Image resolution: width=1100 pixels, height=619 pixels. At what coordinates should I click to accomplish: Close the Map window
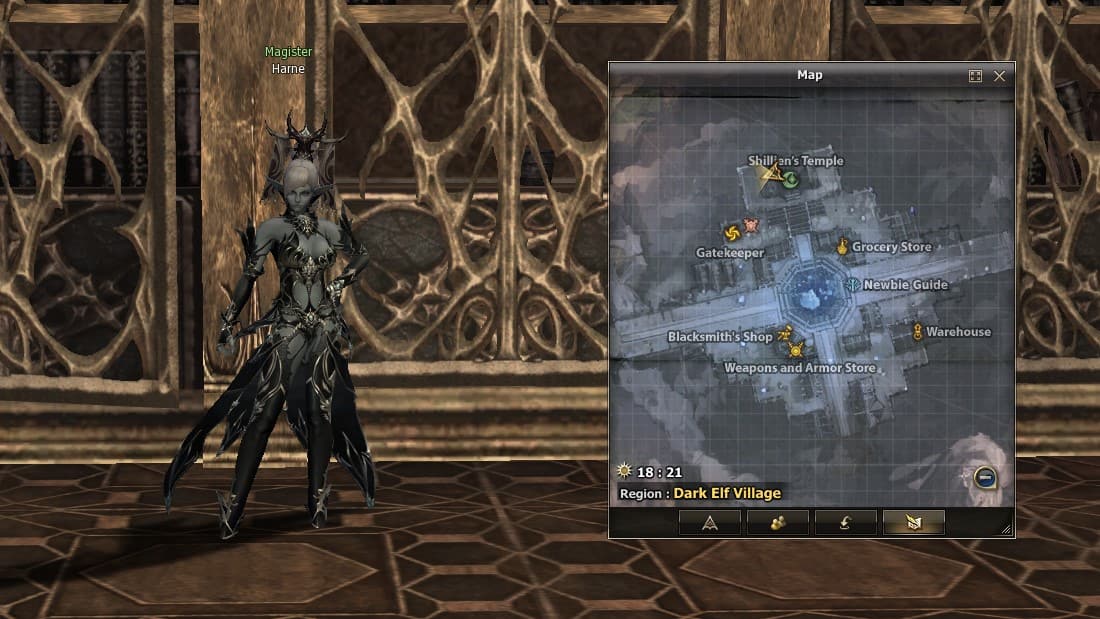pyautogui.click(x=999, y=76)
